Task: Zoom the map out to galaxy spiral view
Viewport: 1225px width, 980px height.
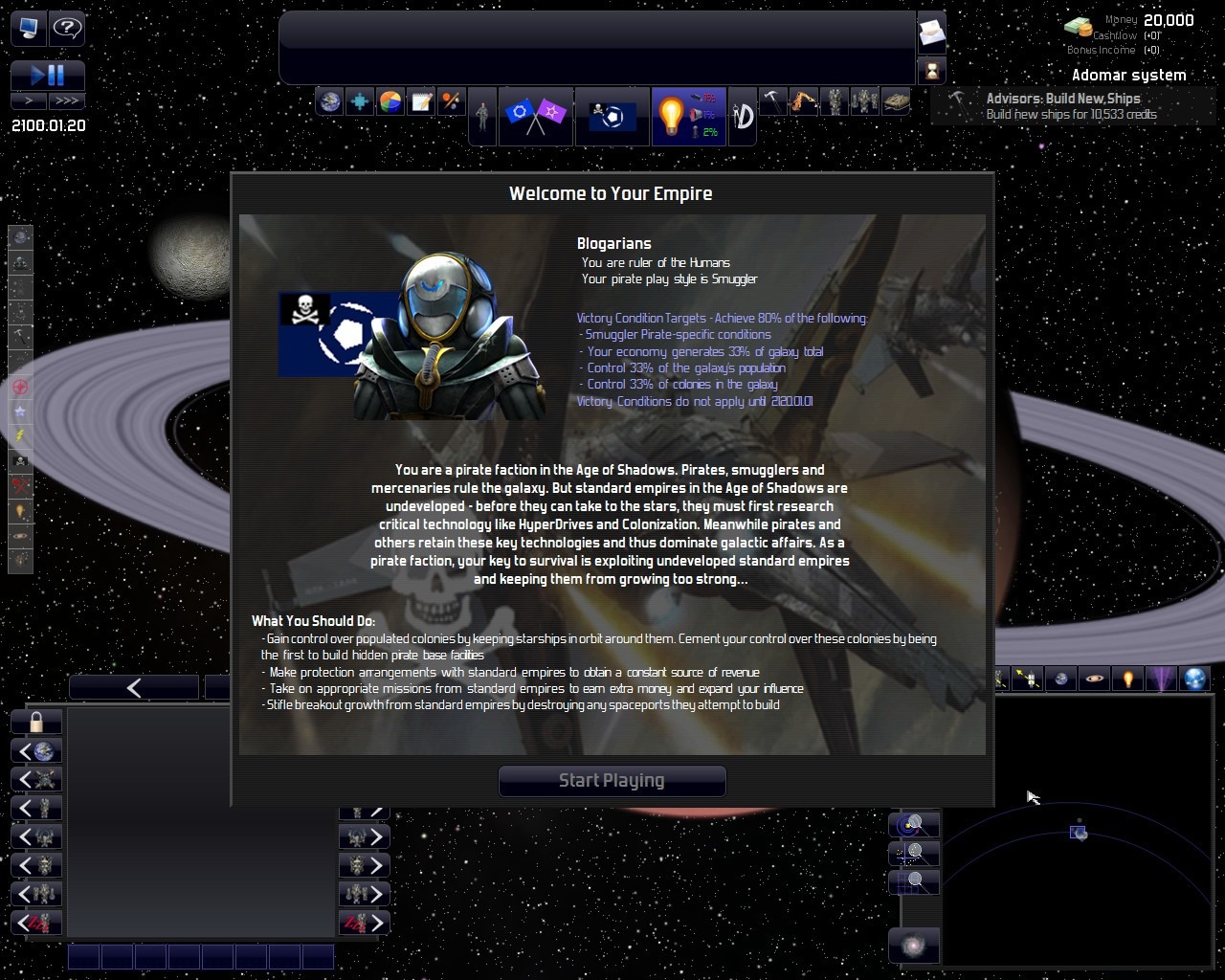Action: point(914,946)
